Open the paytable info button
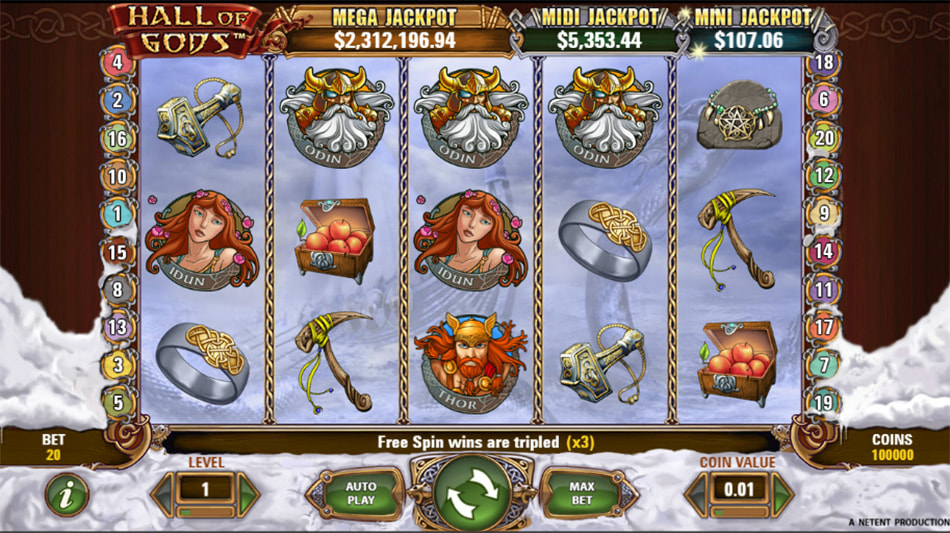Image resolution: width=950 pixels, height=533 pixels. click(x=67, y=494)
